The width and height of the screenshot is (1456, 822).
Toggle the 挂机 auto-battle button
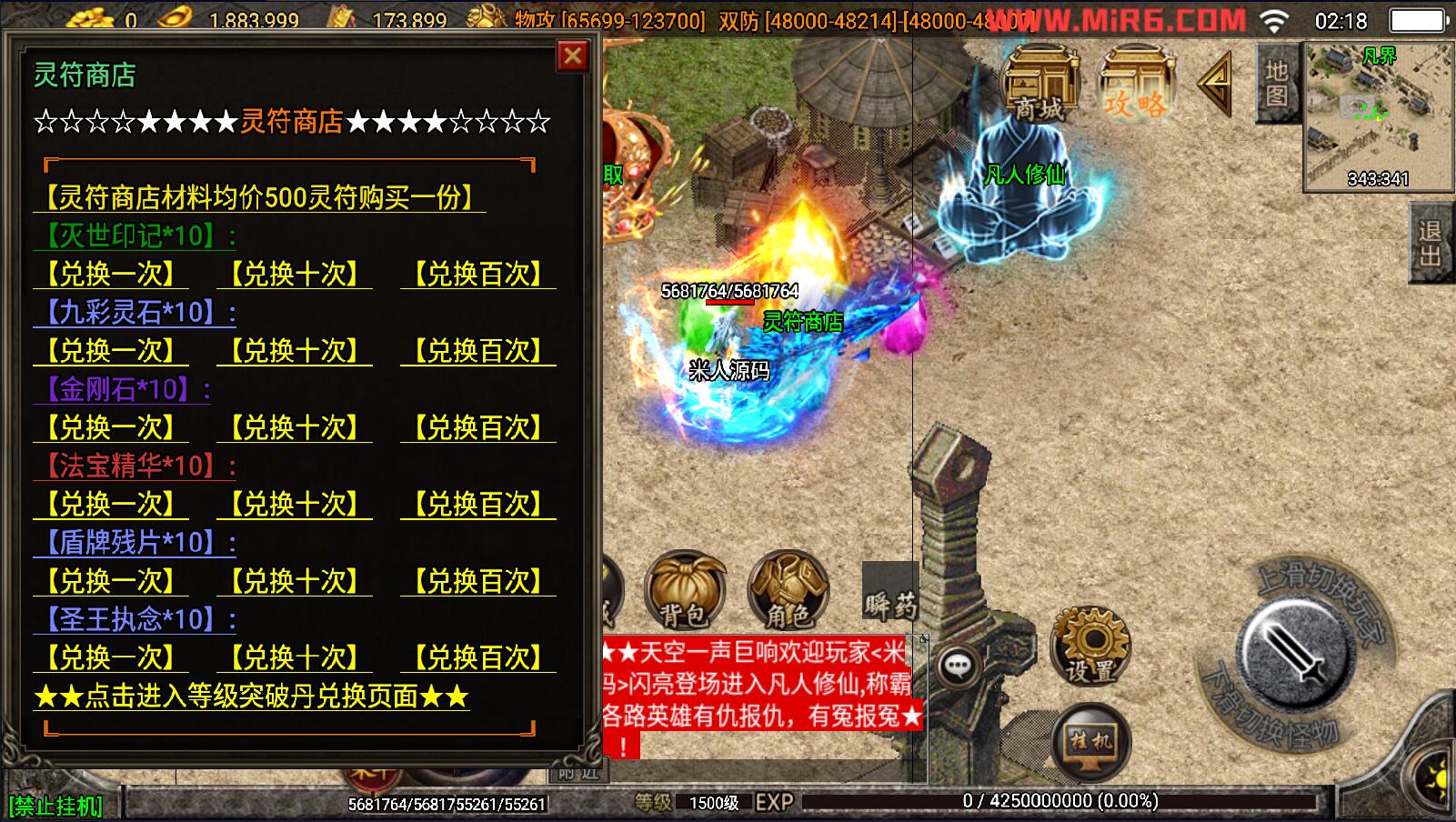click(x=1090, y=741)
